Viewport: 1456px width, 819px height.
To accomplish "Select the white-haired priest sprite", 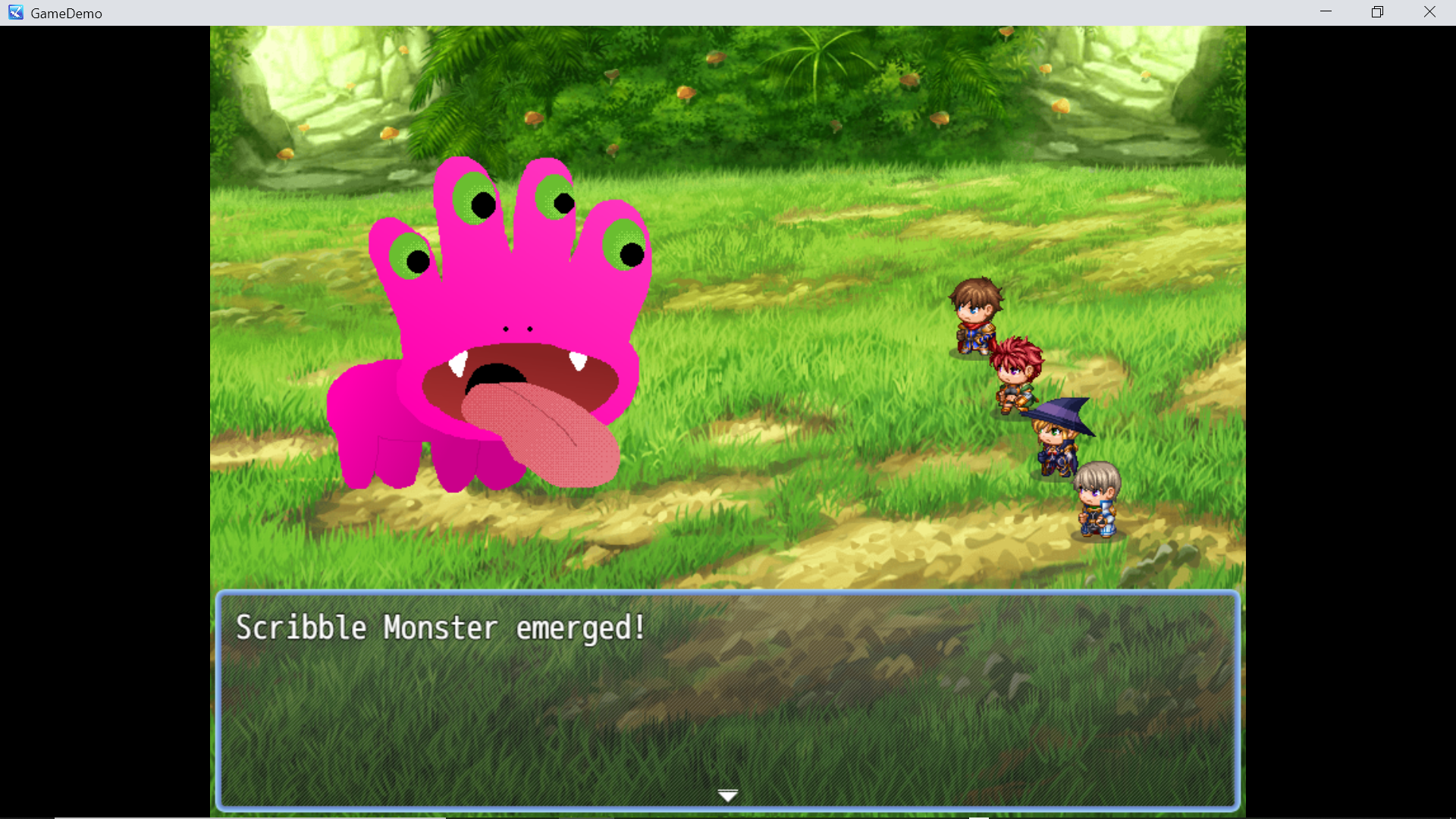I will (x=1099, y=500).
